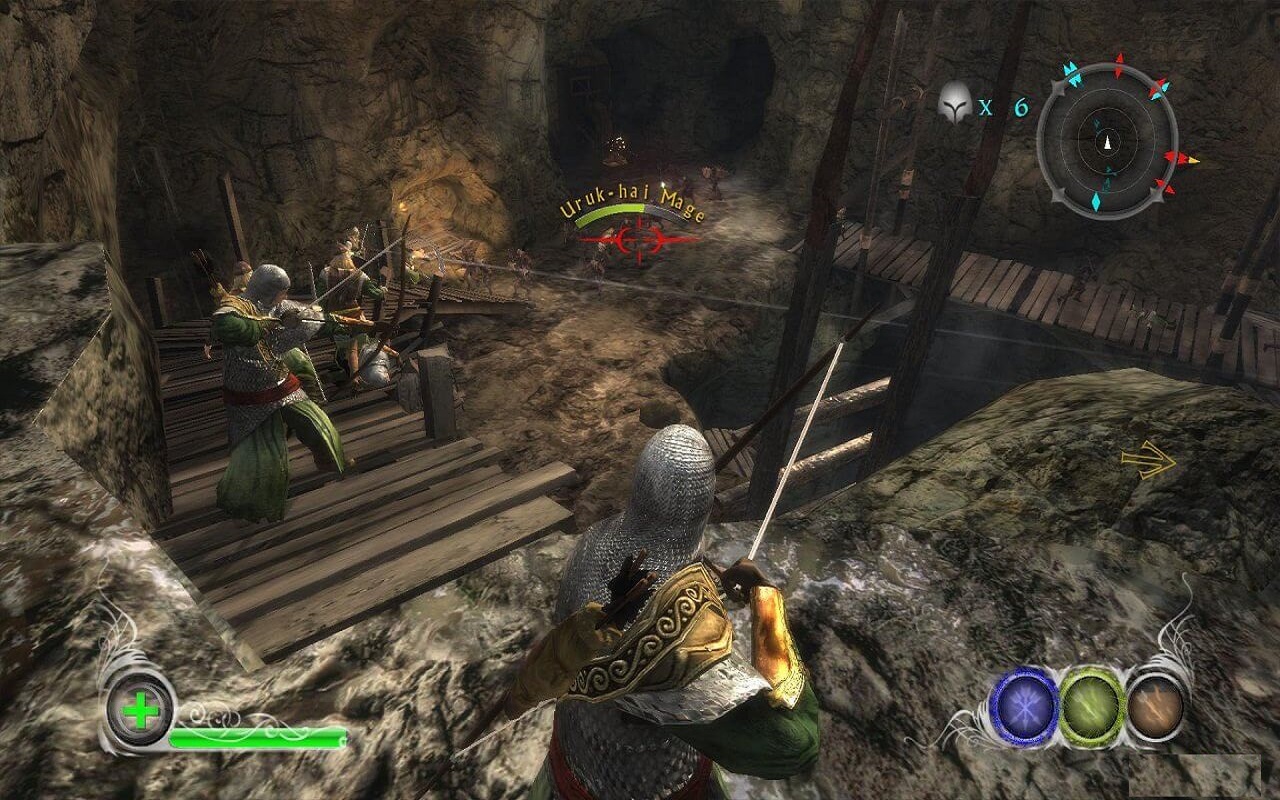Activate the green ability orb

(1092, 706)
